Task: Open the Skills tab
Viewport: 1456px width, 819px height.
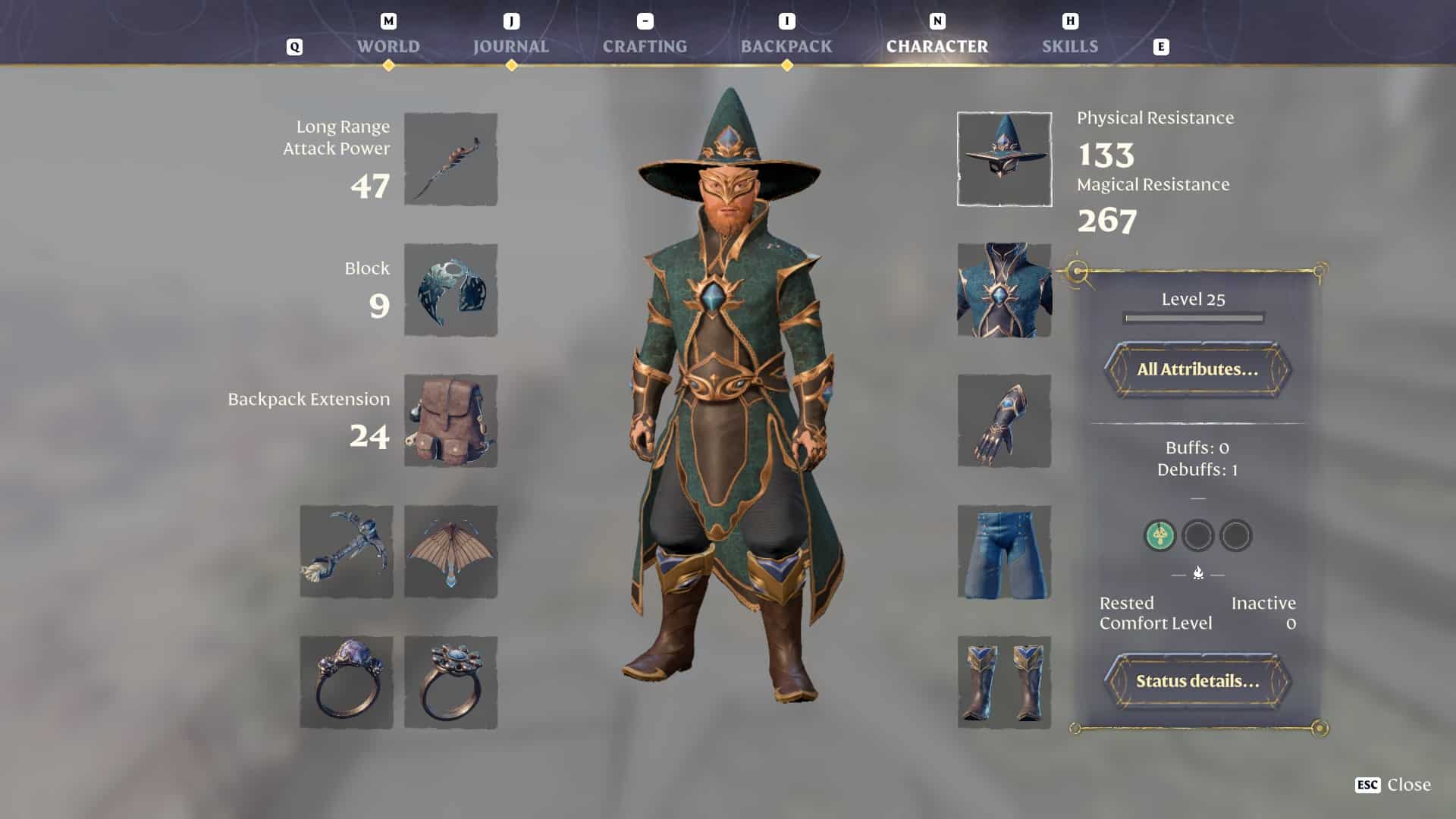Action: coord(1069,46)
